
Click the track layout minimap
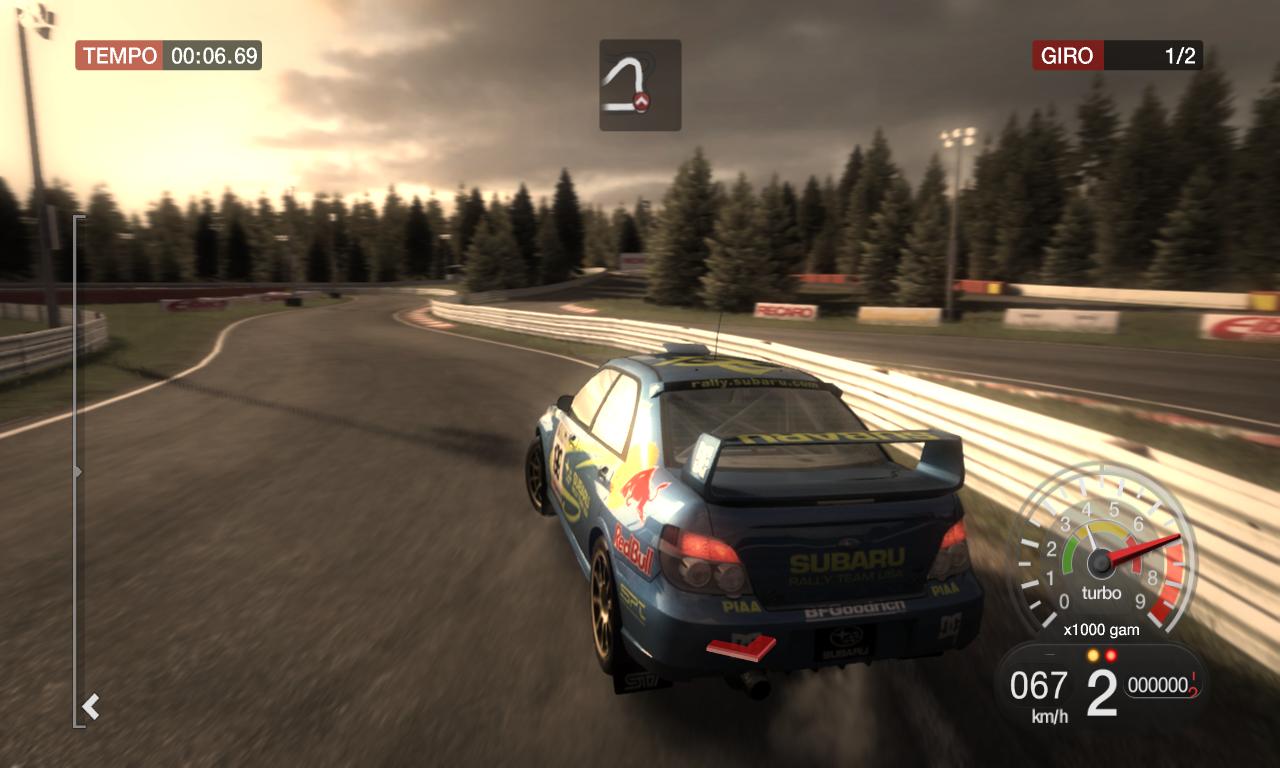click(x=640, y=85)
